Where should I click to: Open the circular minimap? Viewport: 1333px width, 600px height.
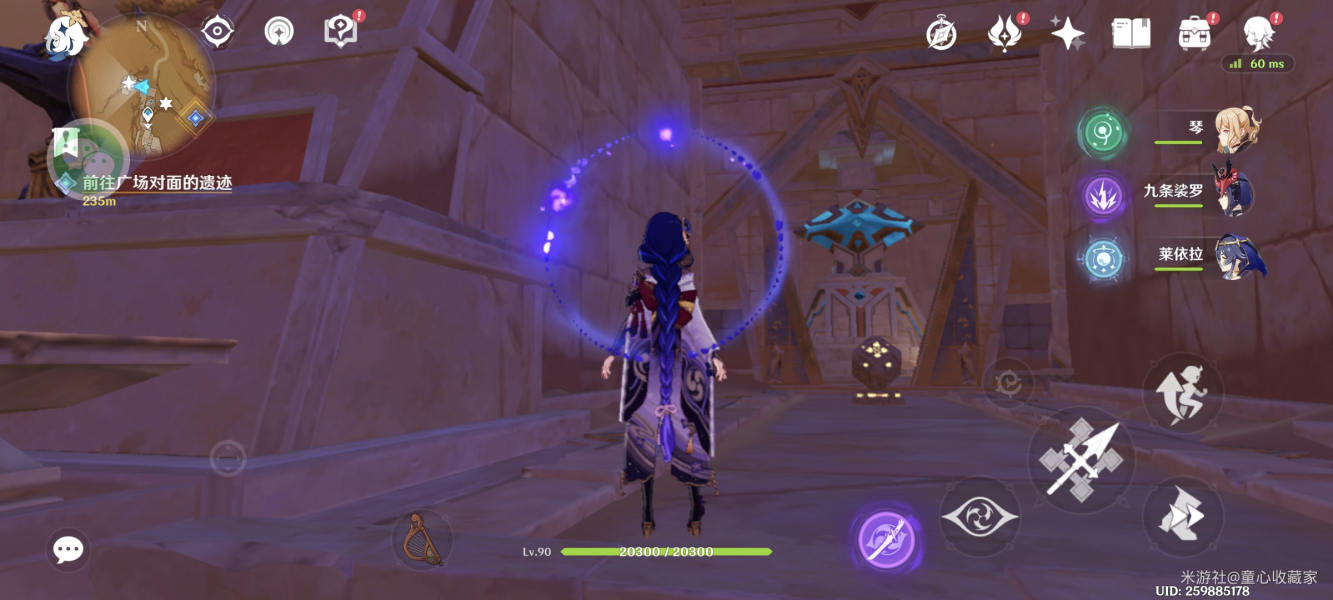(143, 86)
